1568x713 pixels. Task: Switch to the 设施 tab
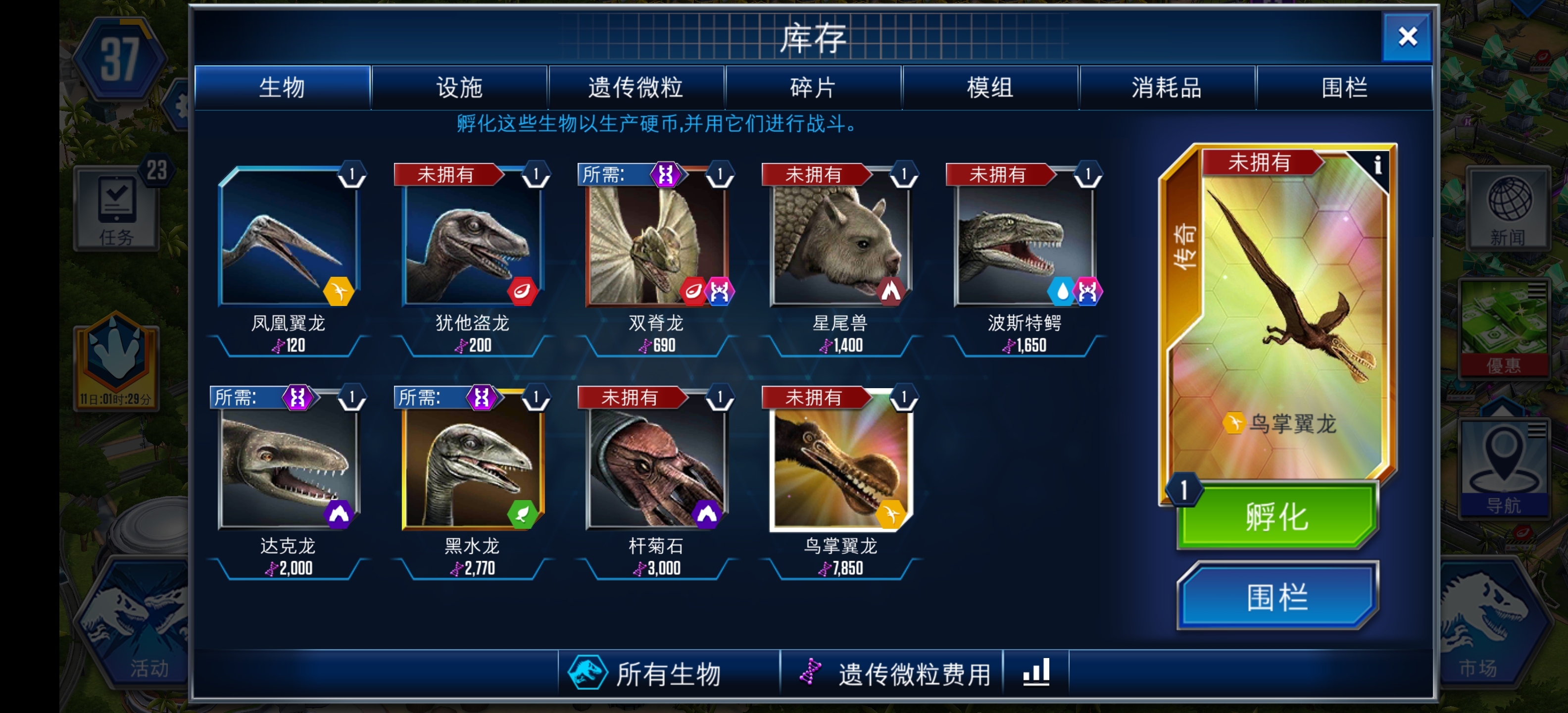click(x=460, y=87)
